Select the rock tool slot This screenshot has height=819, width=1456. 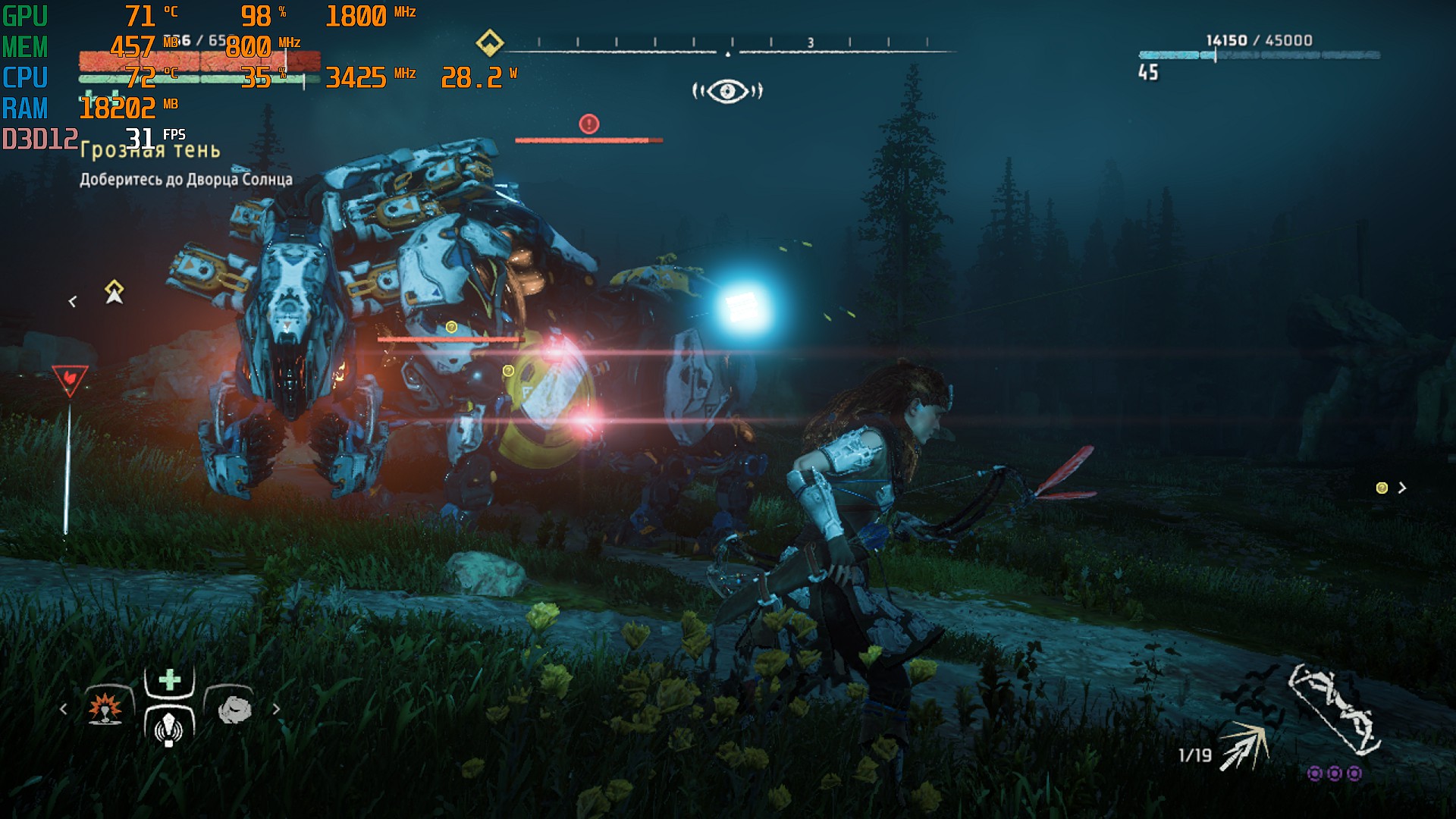[234, 708]
